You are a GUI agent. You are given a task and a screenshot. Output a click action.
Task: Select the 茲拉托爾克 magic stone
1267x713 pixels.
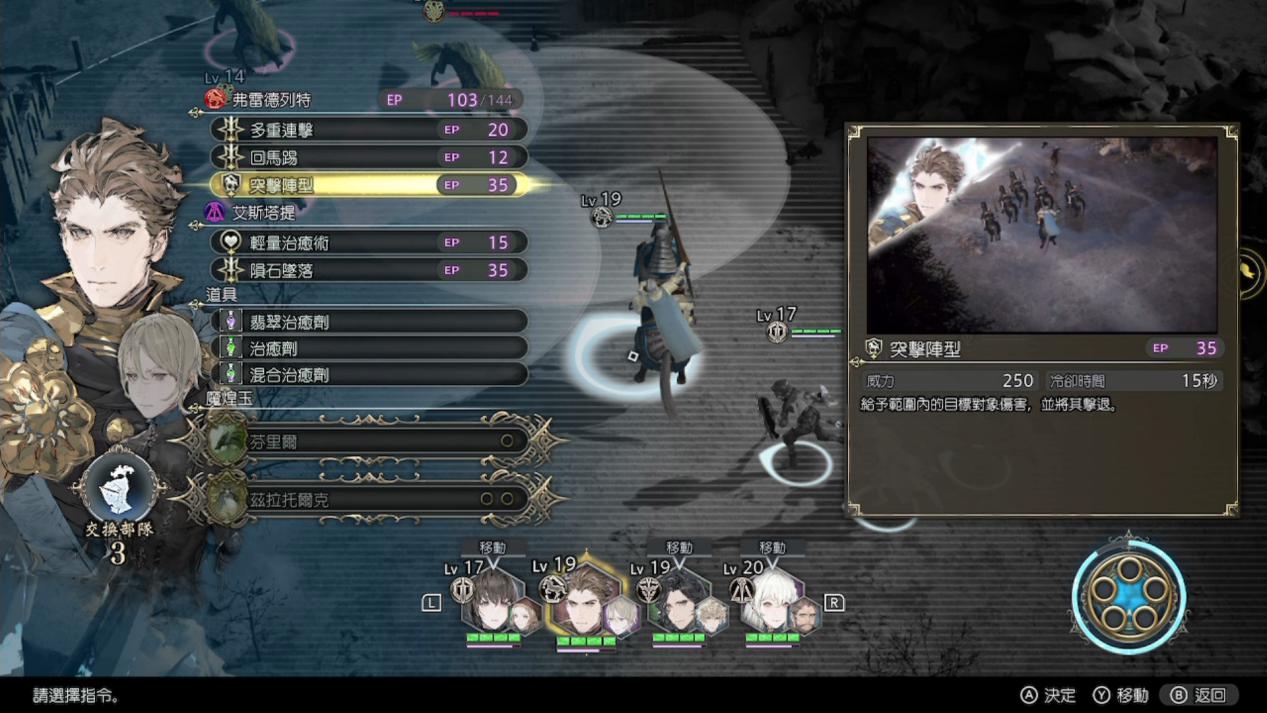(368, 498)
